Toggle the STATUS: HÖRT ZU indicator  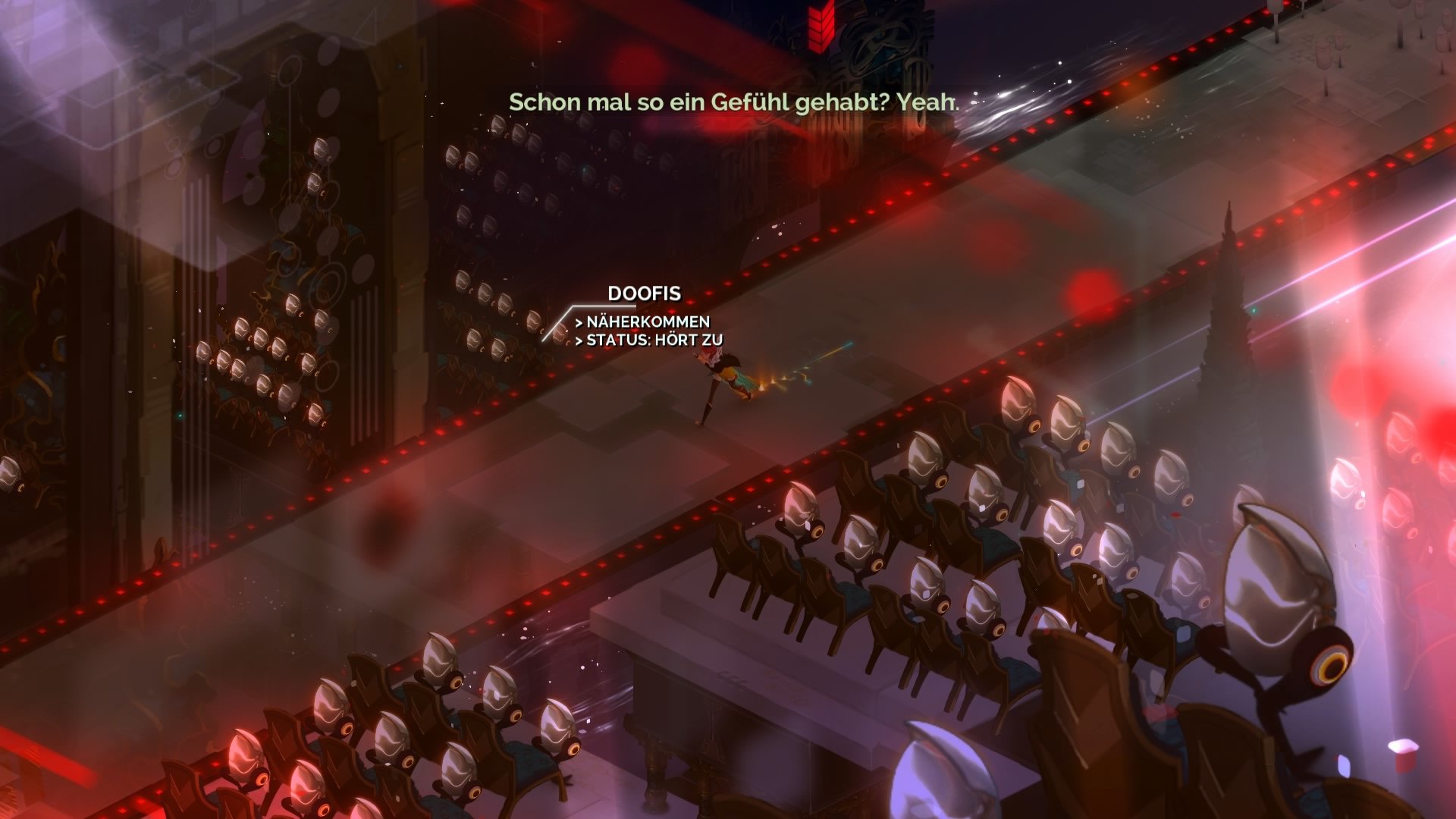[x=648, y=341]
